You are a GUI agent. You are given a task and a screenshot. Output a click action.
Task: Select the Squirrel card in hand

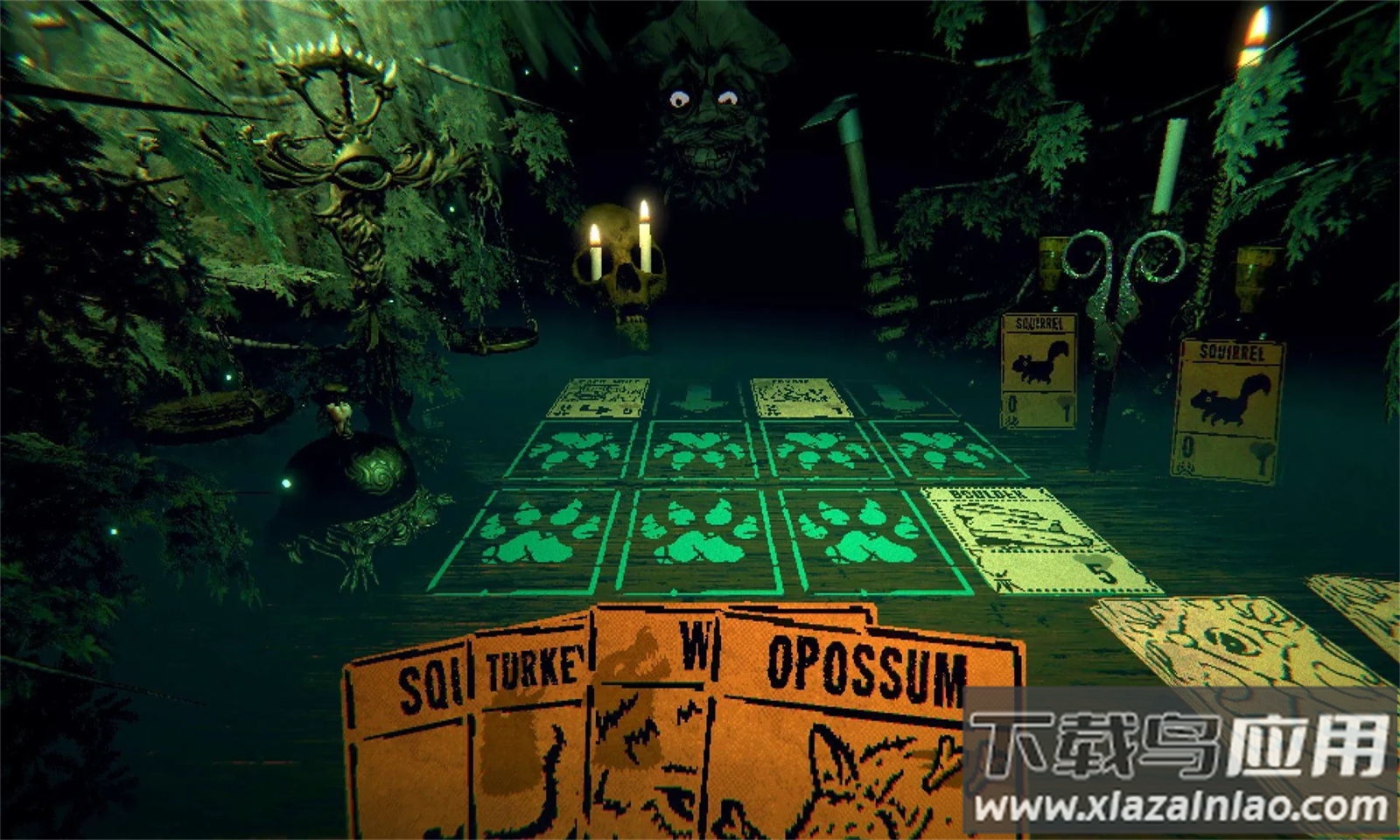point(407,744)
